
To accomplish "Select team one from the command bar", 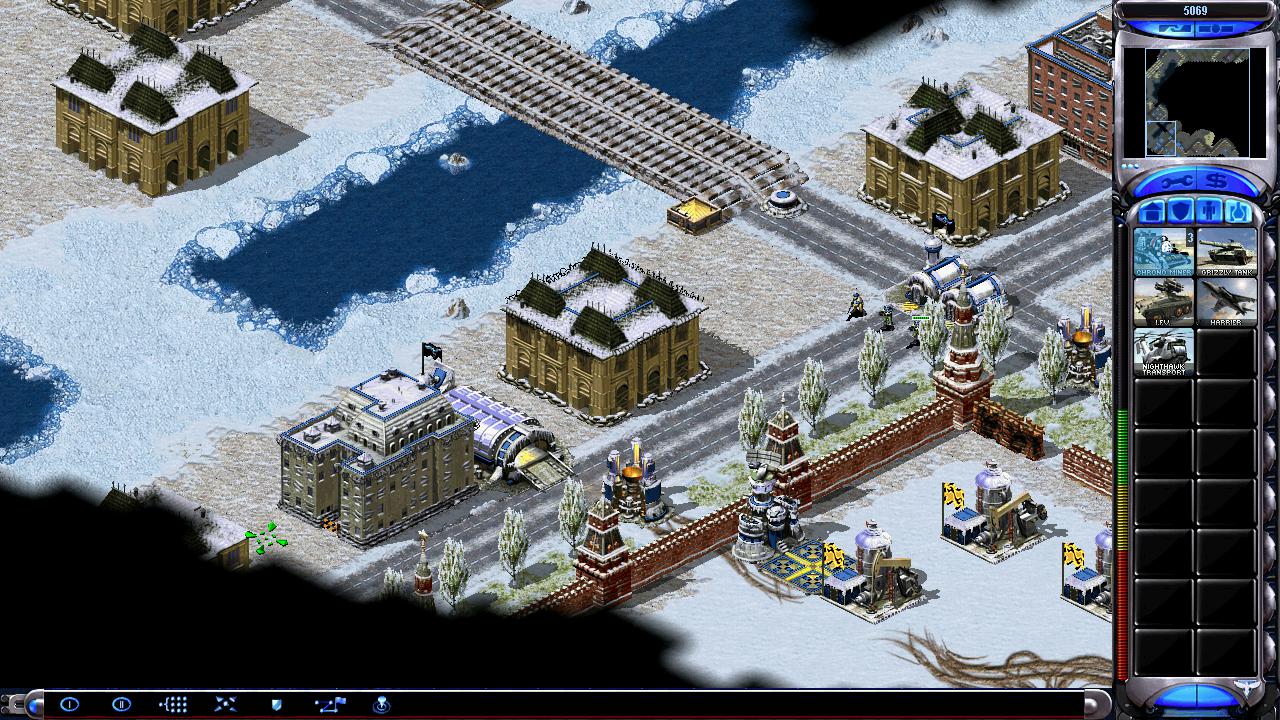I will 69,704.
